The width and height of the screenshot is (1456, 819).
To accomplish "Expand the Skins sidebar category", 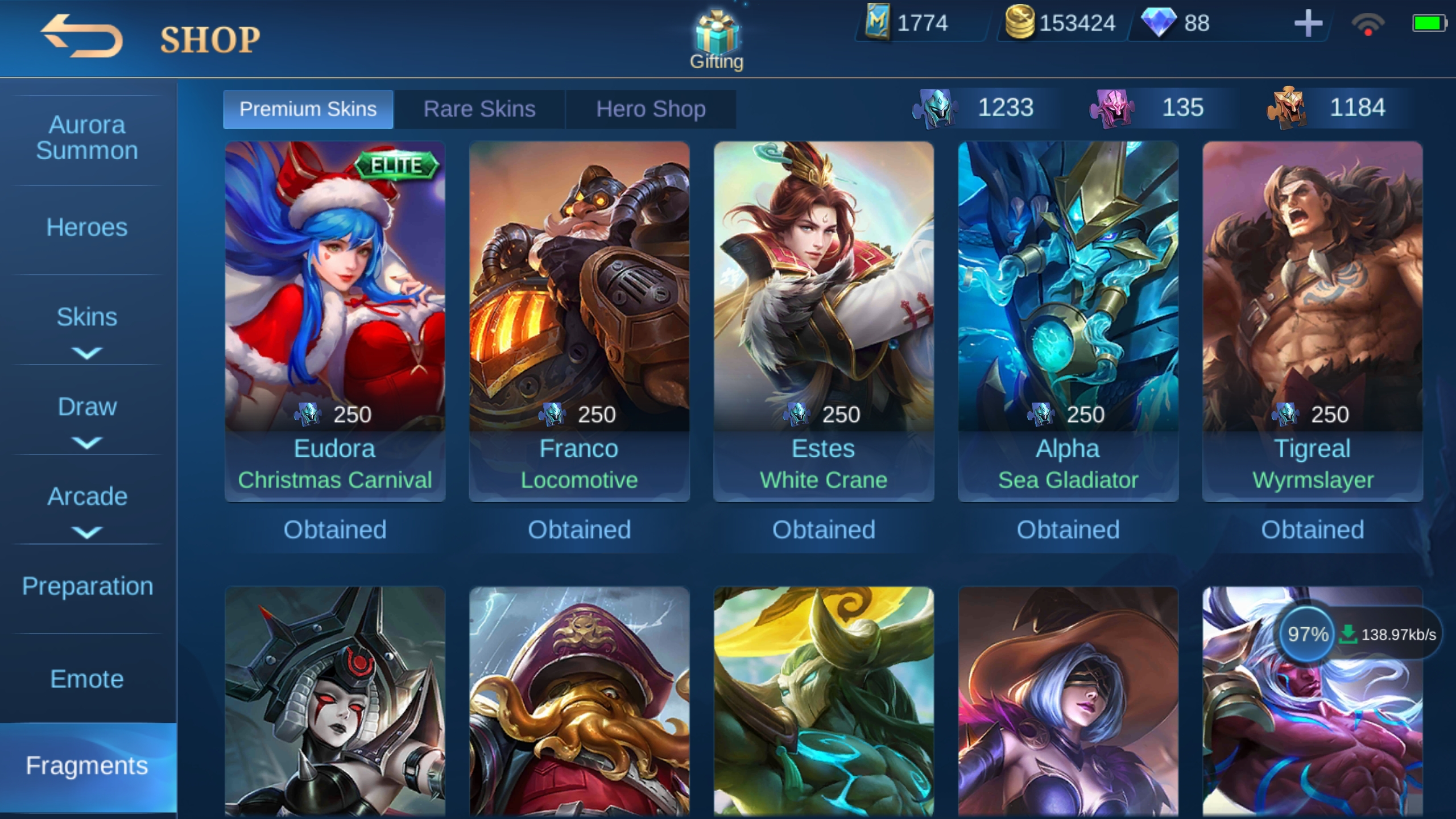I will (x=87, y=327).
